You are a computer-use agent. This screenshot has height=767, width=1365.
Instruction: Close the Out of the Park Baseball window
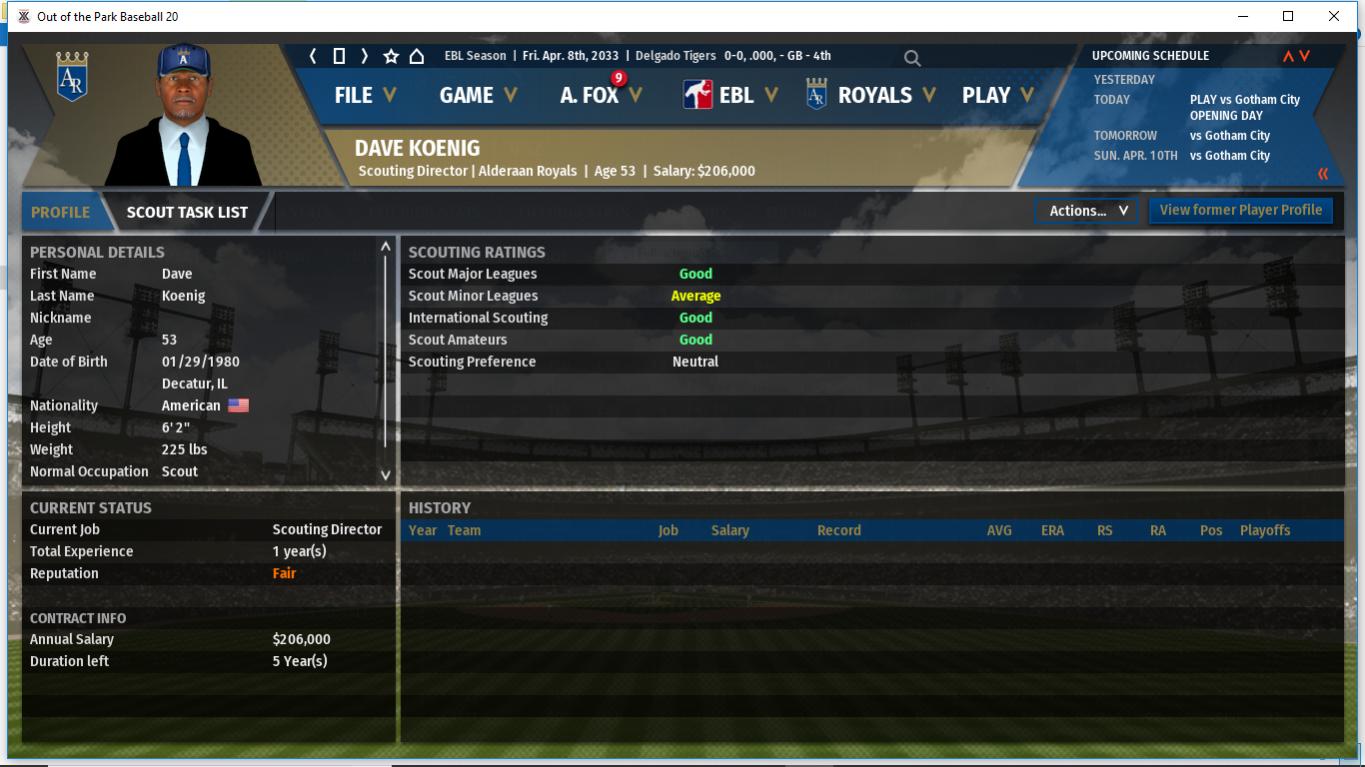click(1333, 16)
